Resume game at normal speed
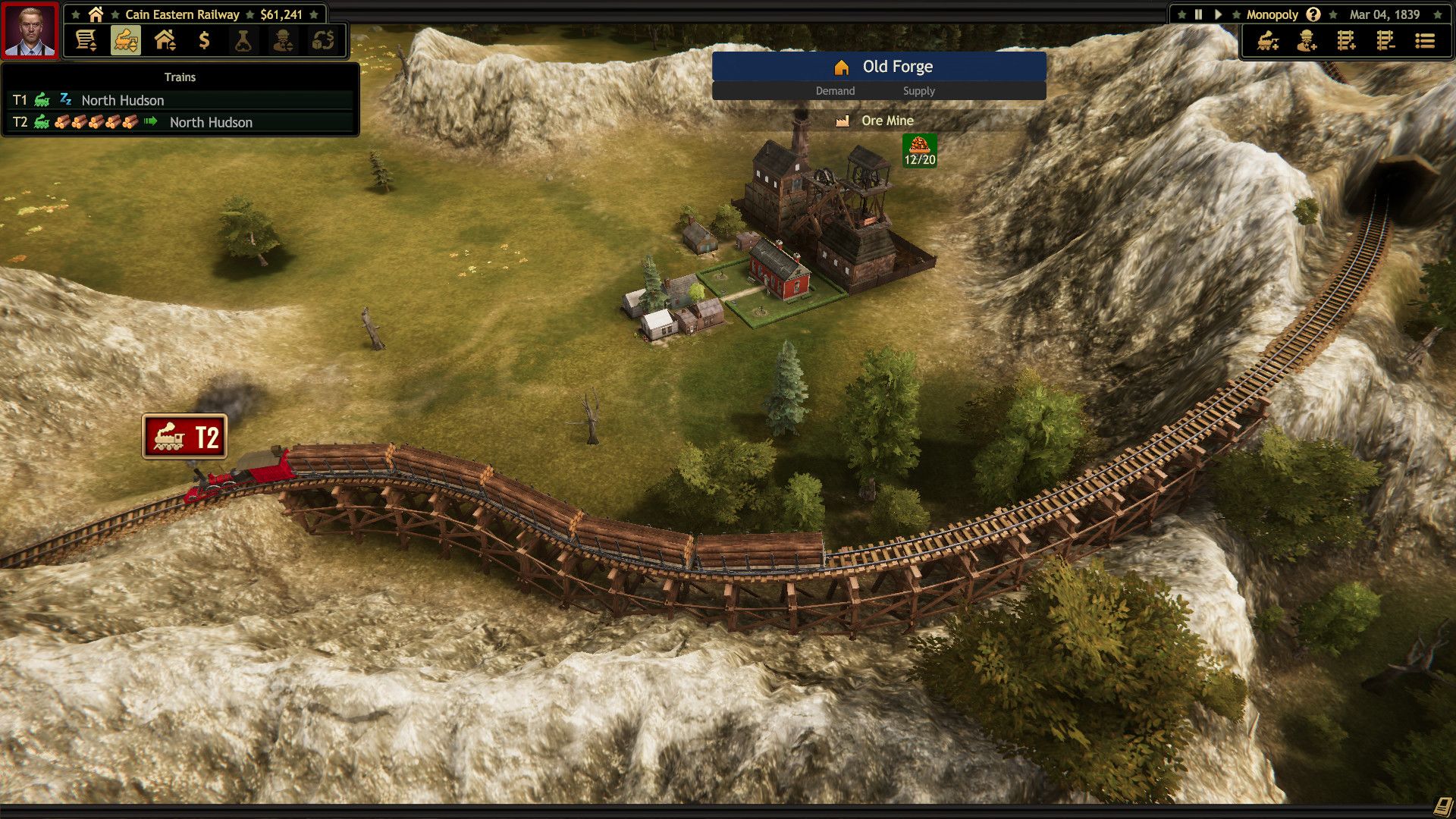 [1218, 14]
